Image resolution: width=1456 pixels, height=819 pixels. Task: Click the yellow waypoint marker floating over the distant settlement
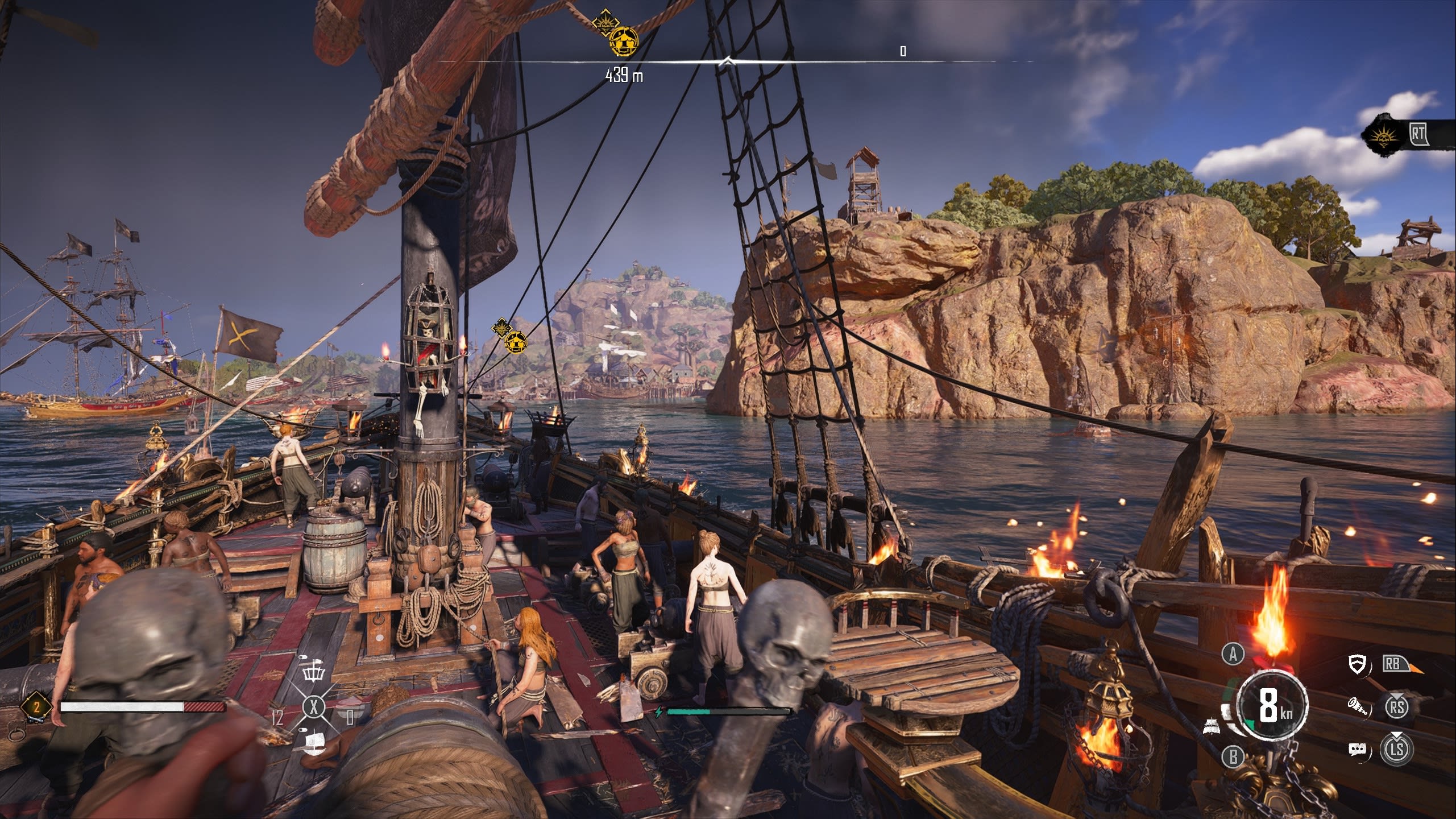point(516,341)
